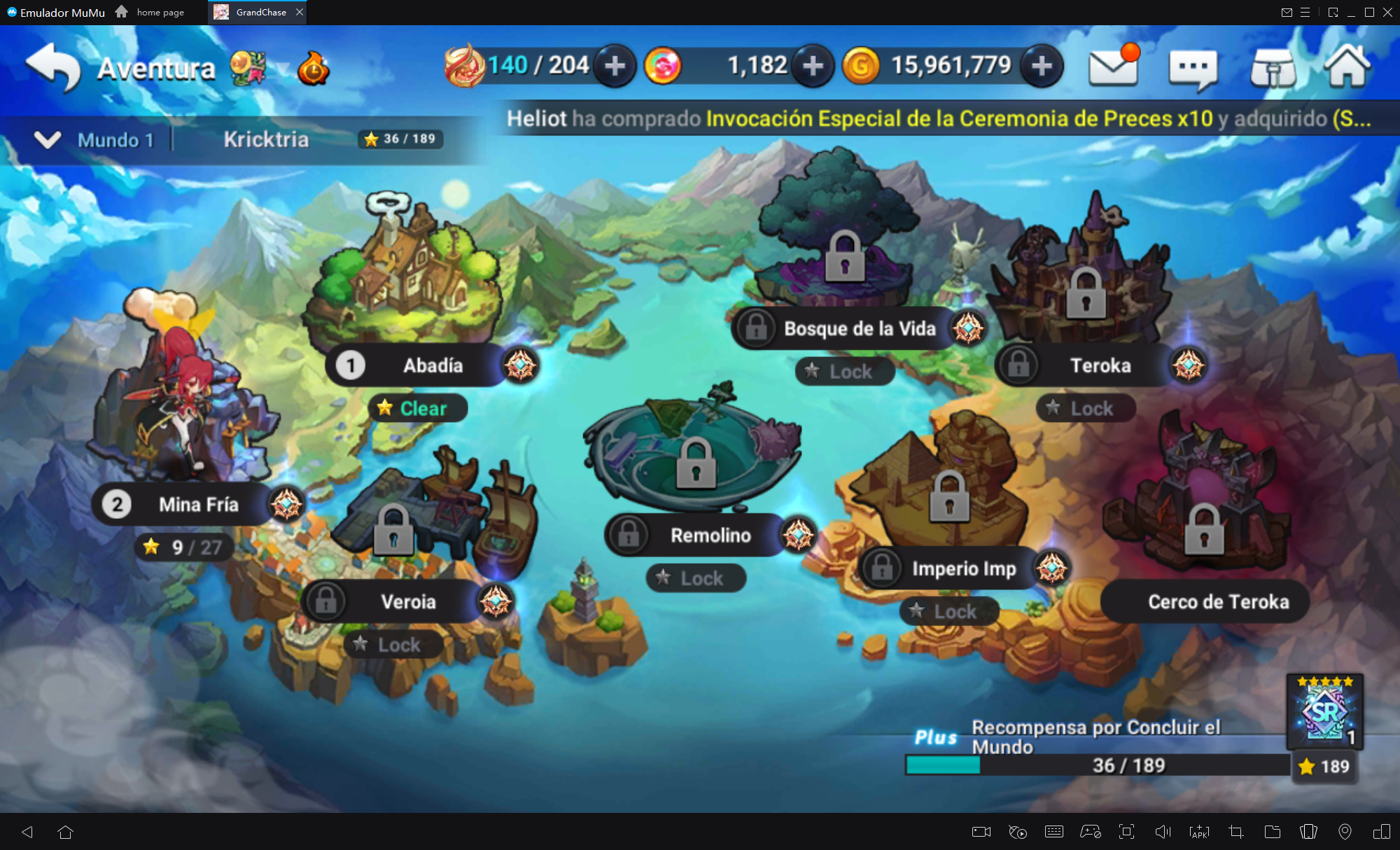Enter the Mina Fría stage
Screen dimensions: 1400x850
coord(198,504)
